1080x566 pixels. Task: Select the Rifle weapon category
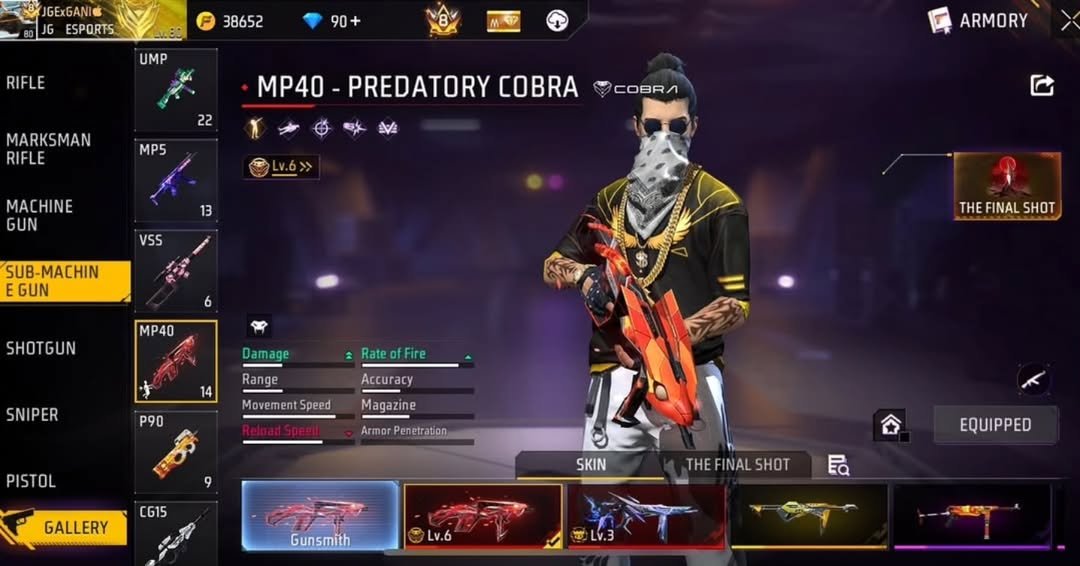pos(26,83)
